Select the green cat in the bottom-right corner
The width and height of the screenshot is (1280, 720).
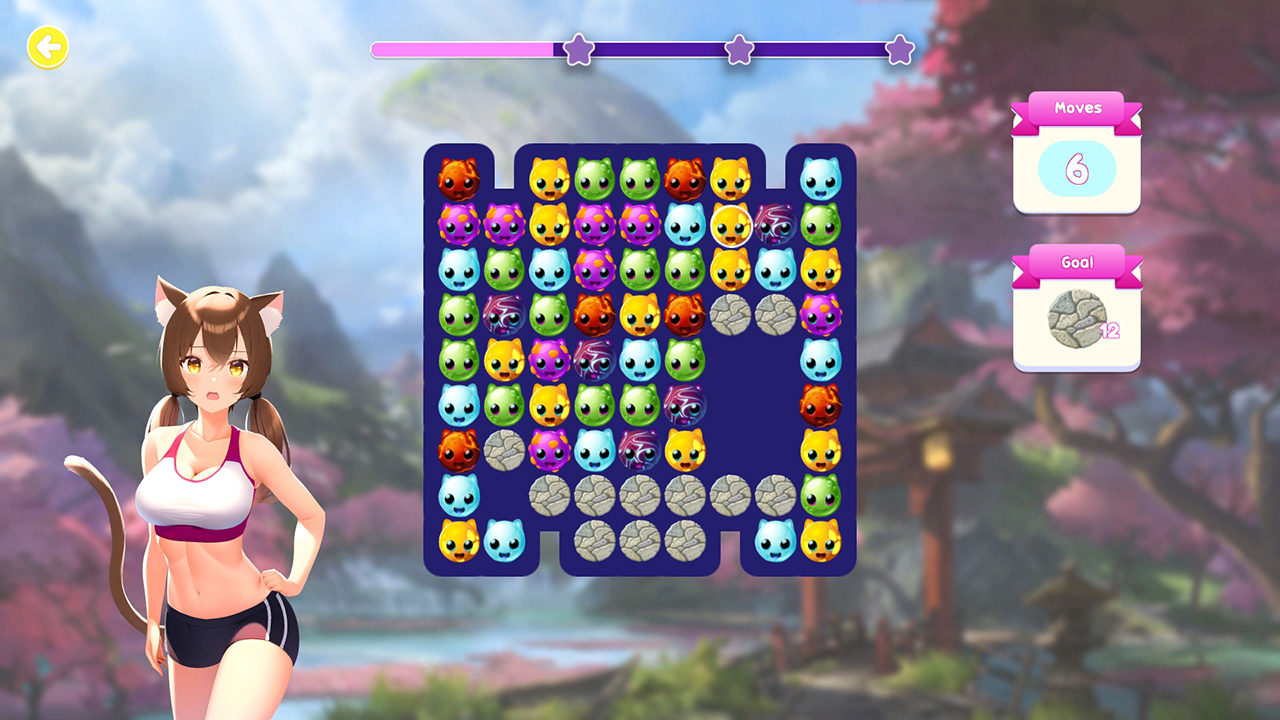pyautogui.click(x=821, y=495)
